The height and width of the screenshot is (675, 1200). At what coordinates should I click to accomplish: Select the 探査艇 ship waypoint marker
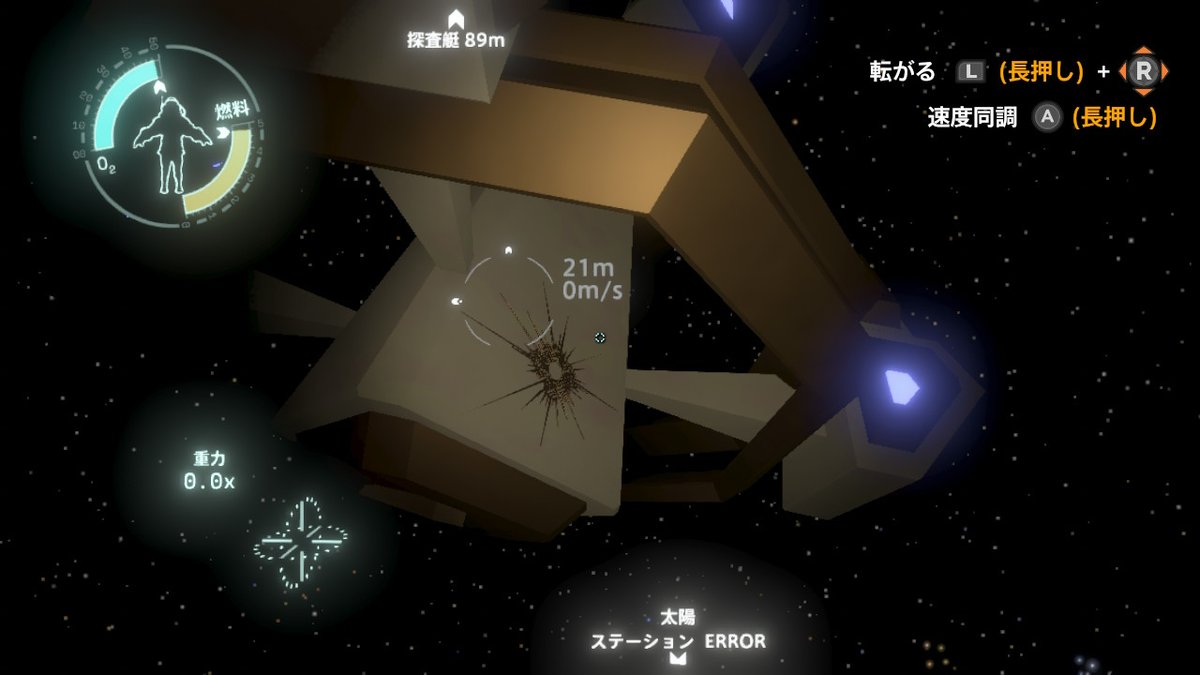(456, 19)
